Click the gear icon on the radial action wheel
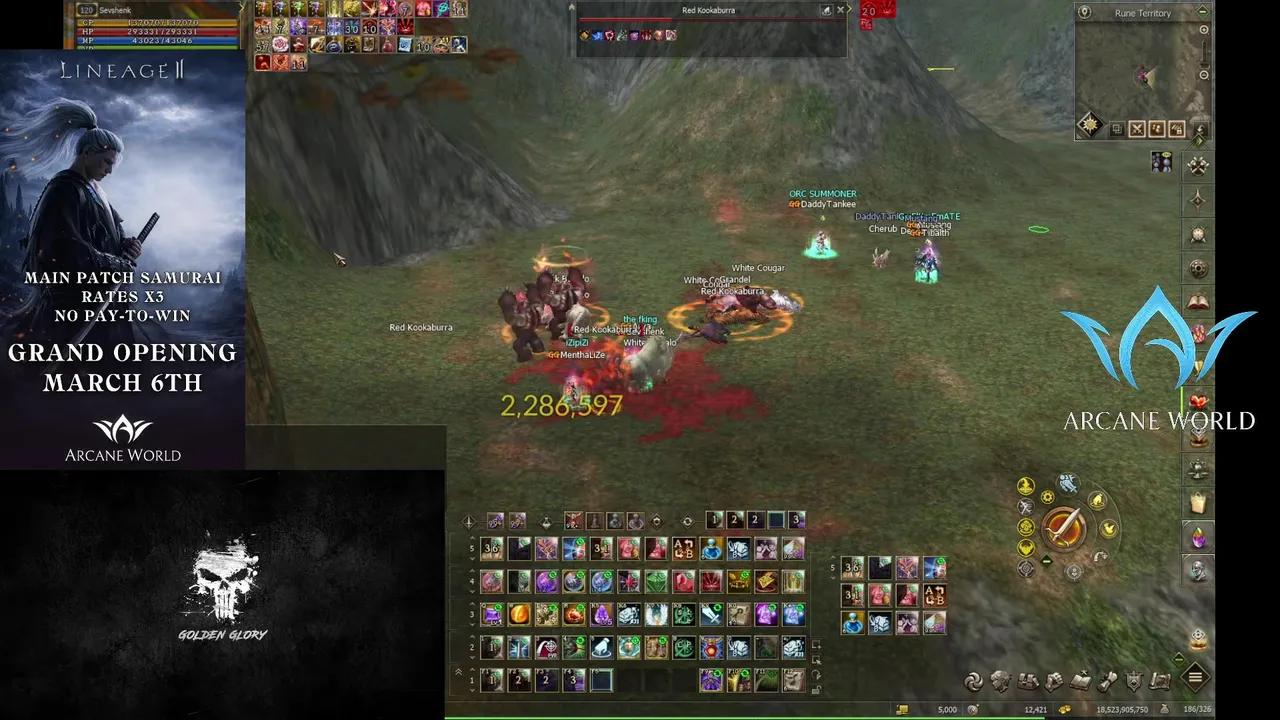Image resolution: width=1280 pixels, height=720 pixels. coord(1048,496)
